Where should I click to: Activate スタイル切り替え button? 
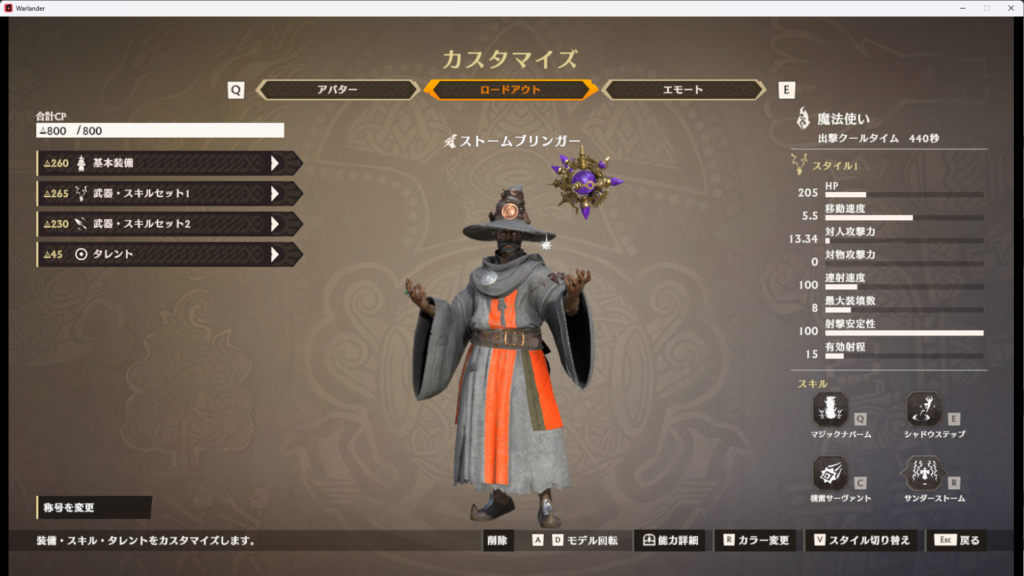click(x=862, y=541)
